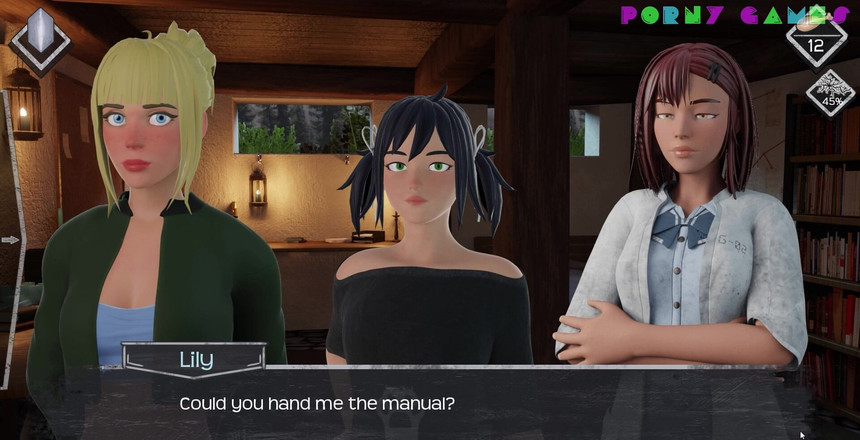Open the tree progress icon showing 45%

tap(830, 92)
